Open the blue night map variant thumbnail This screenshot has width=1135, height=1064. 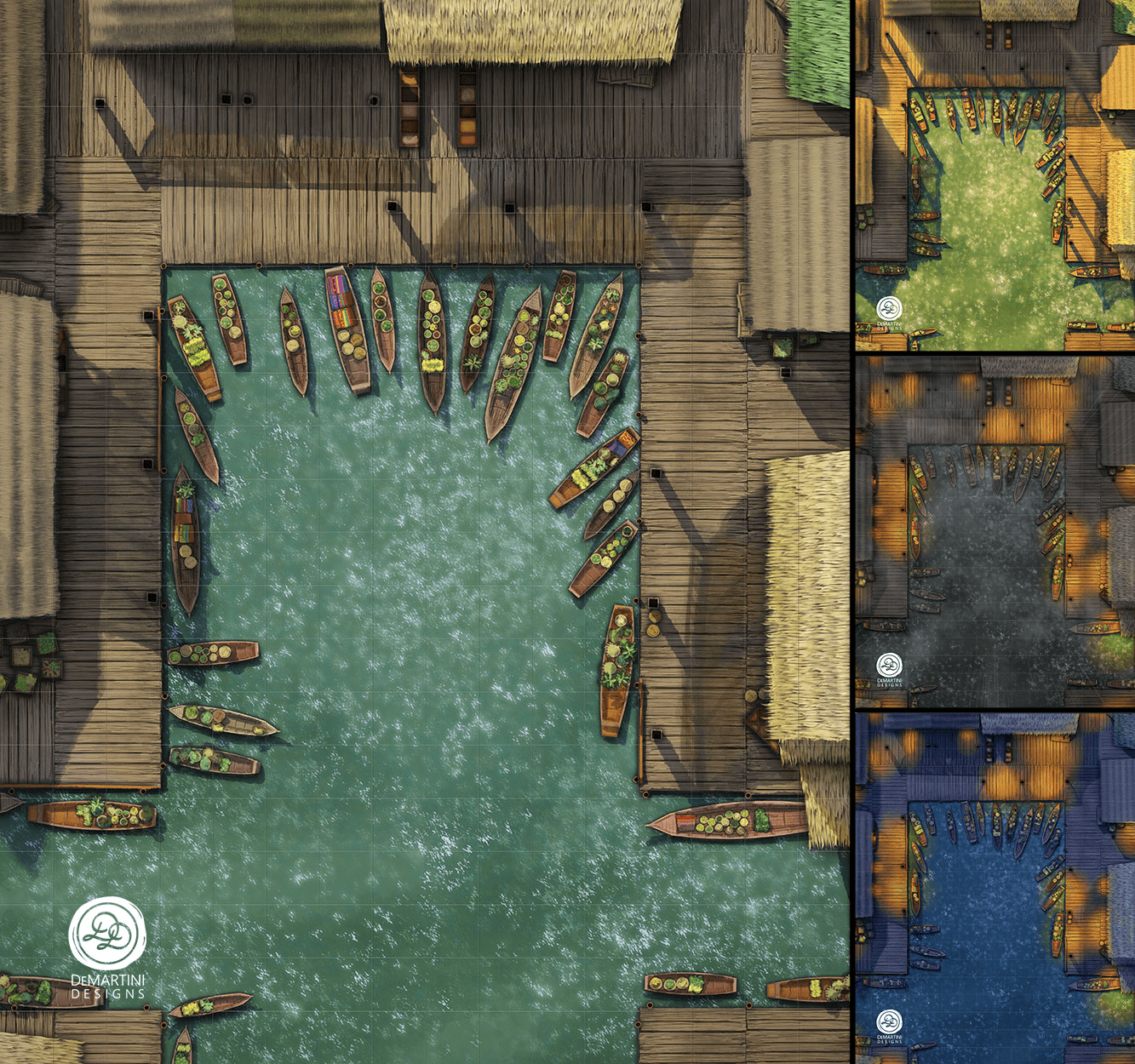tap(995, 887)
